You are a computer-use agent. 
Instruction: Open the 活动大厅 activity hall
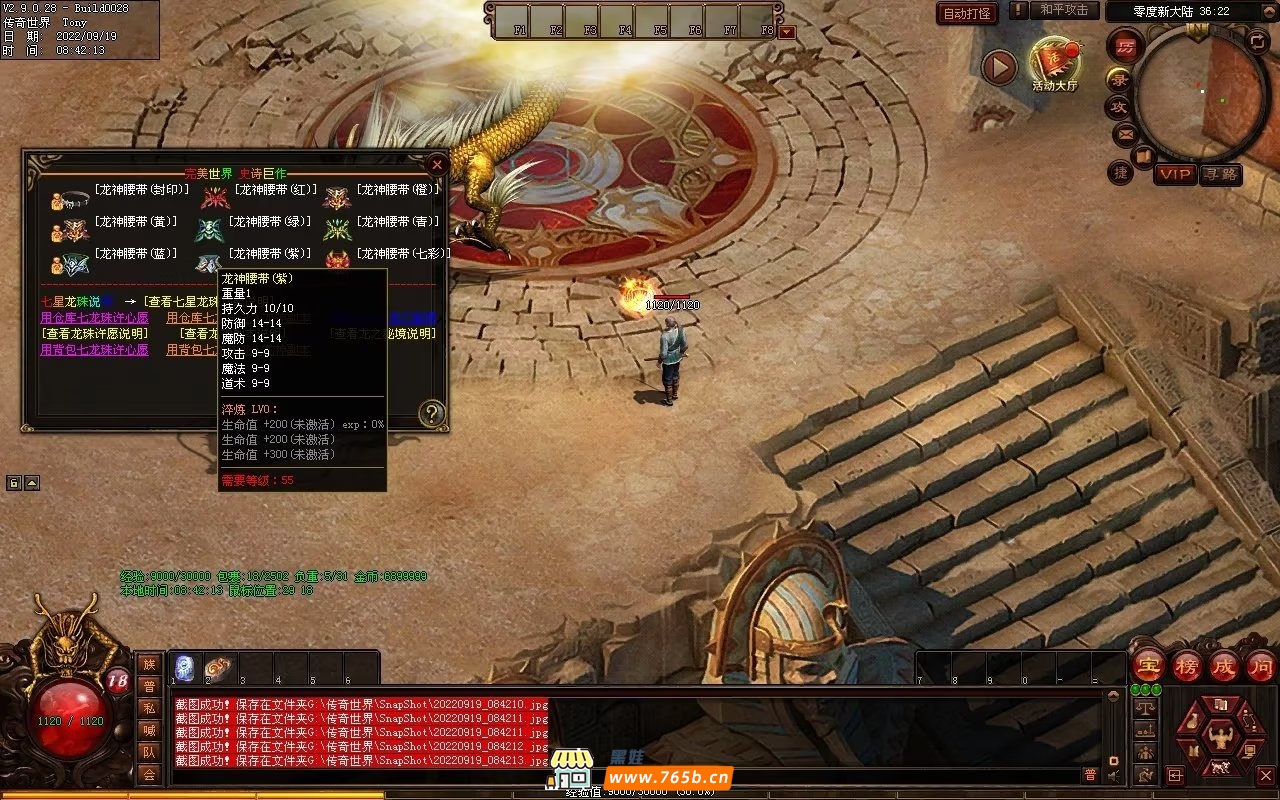pos(1055,64)
